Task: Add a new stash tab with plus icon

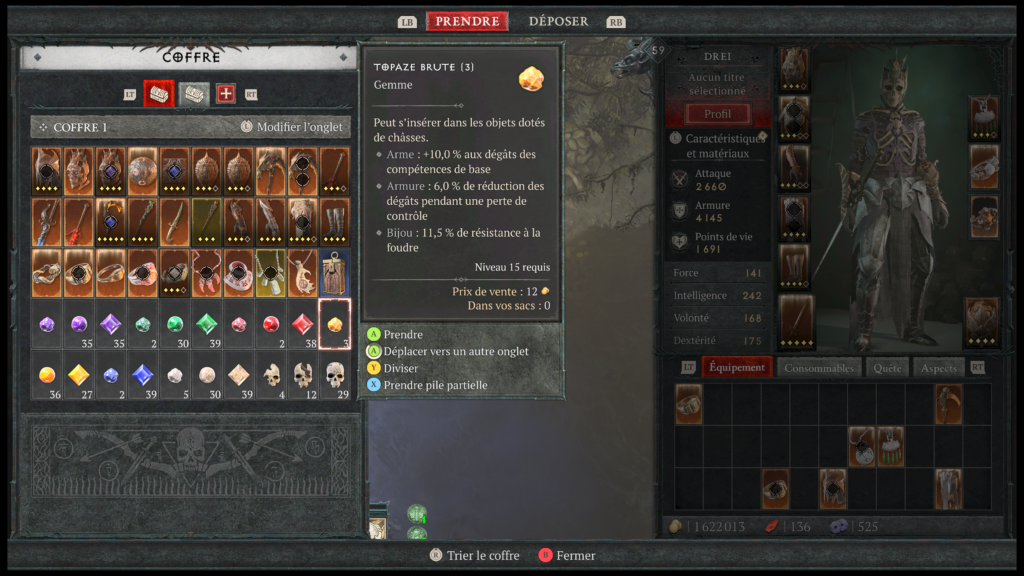Action: pyautogui.click(x=226, y=94)
